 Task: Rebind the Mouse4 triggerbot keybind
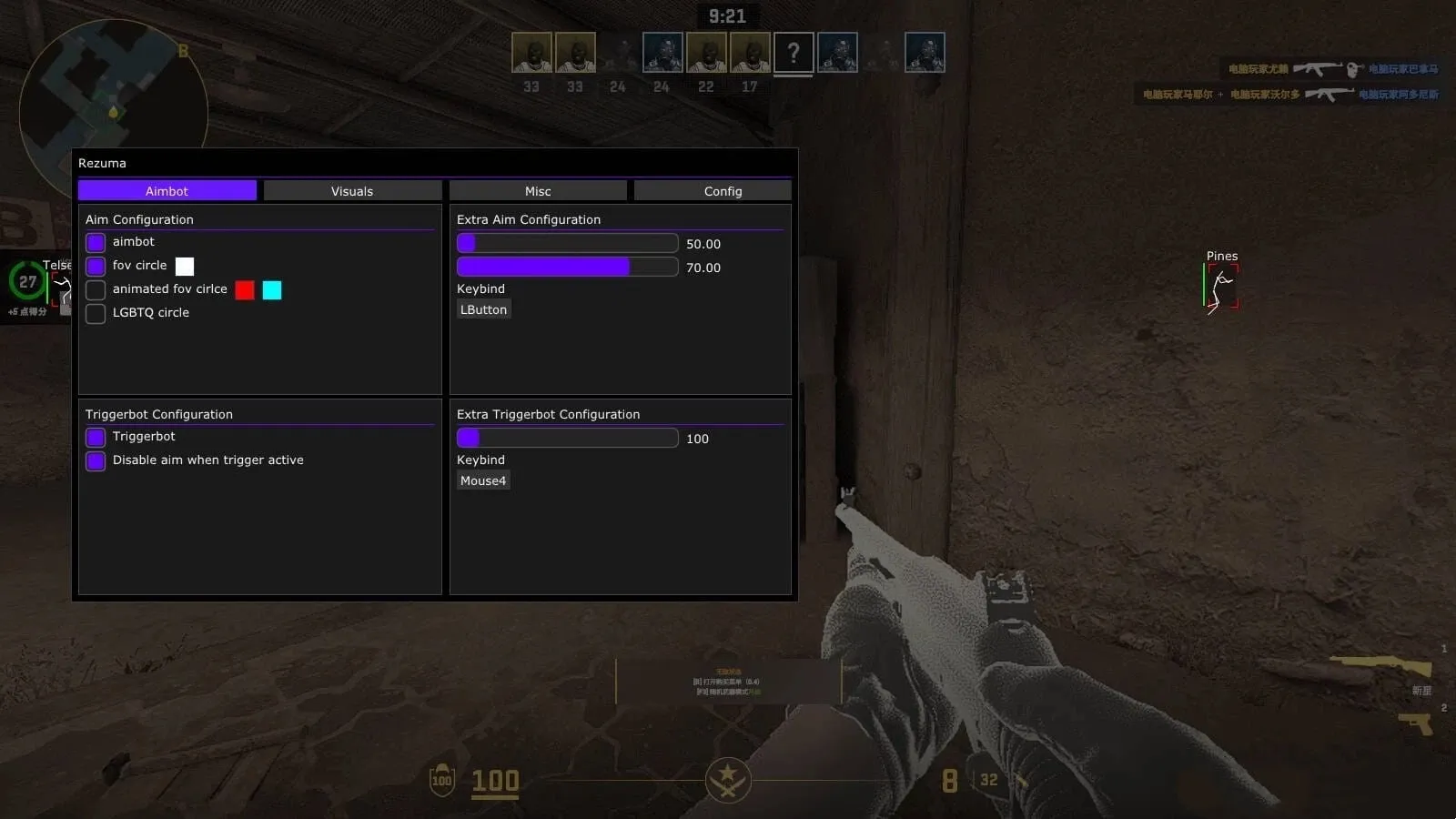coord(483,481)
